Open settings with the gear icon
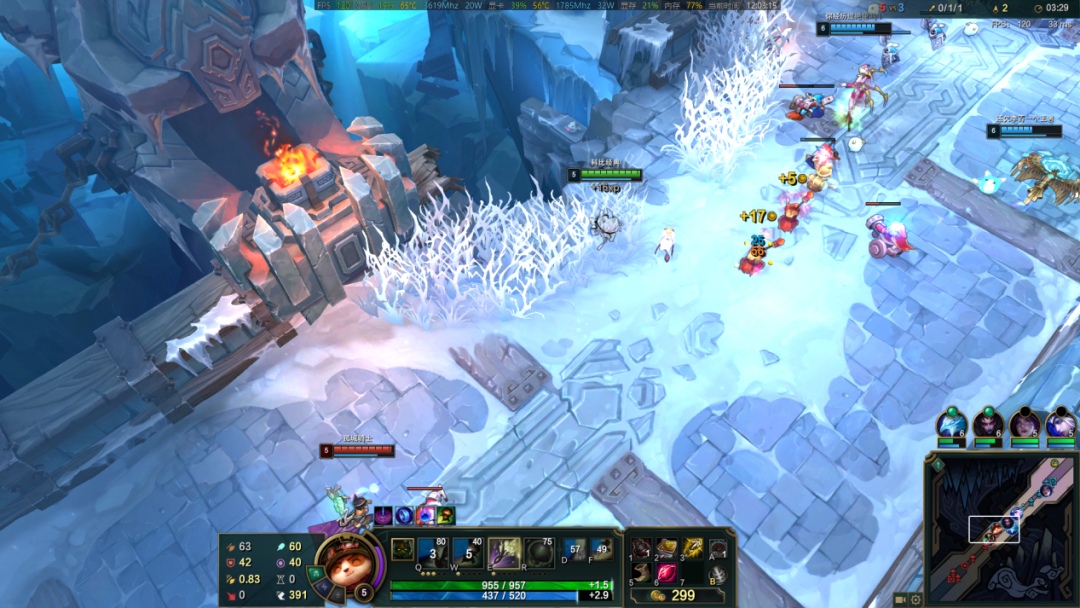1080x608 pixels. point(916,599)
